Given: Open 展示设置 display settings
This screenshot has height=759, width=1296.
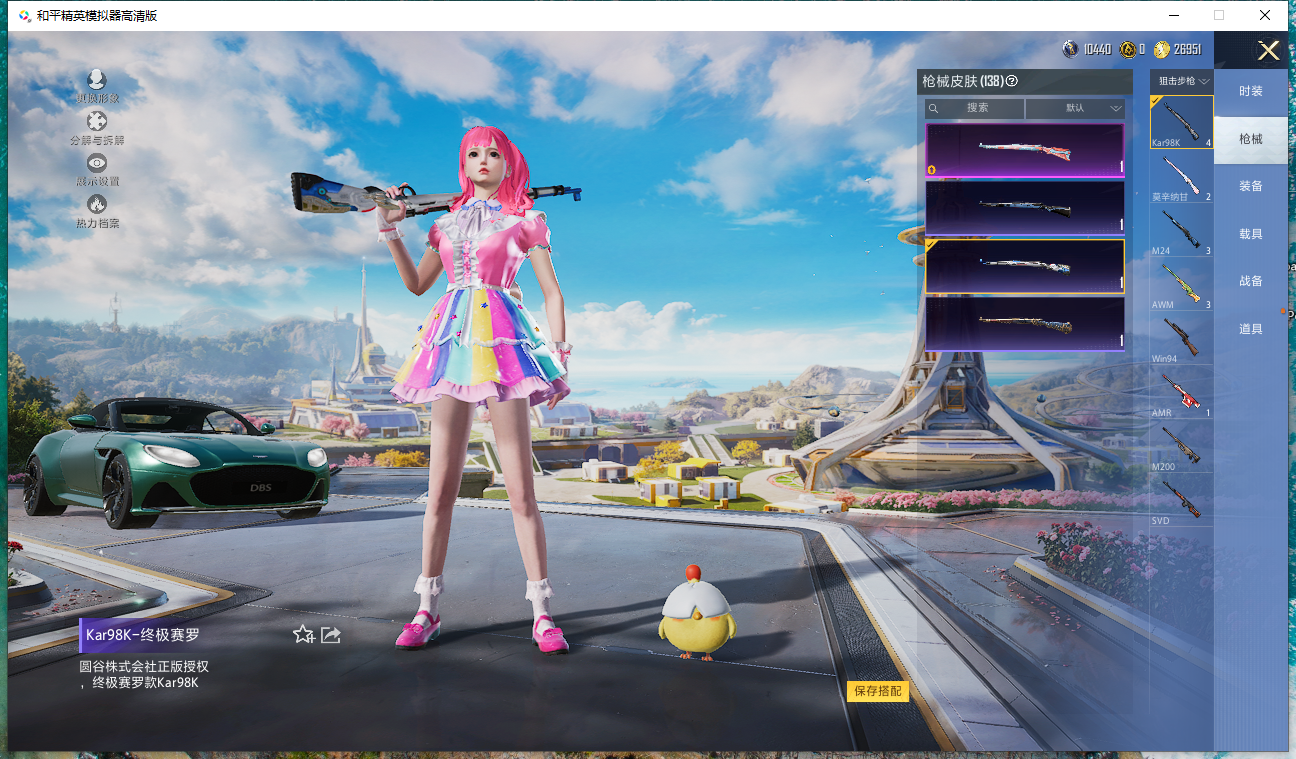Looking at the screenshot, I should (97, 168).
